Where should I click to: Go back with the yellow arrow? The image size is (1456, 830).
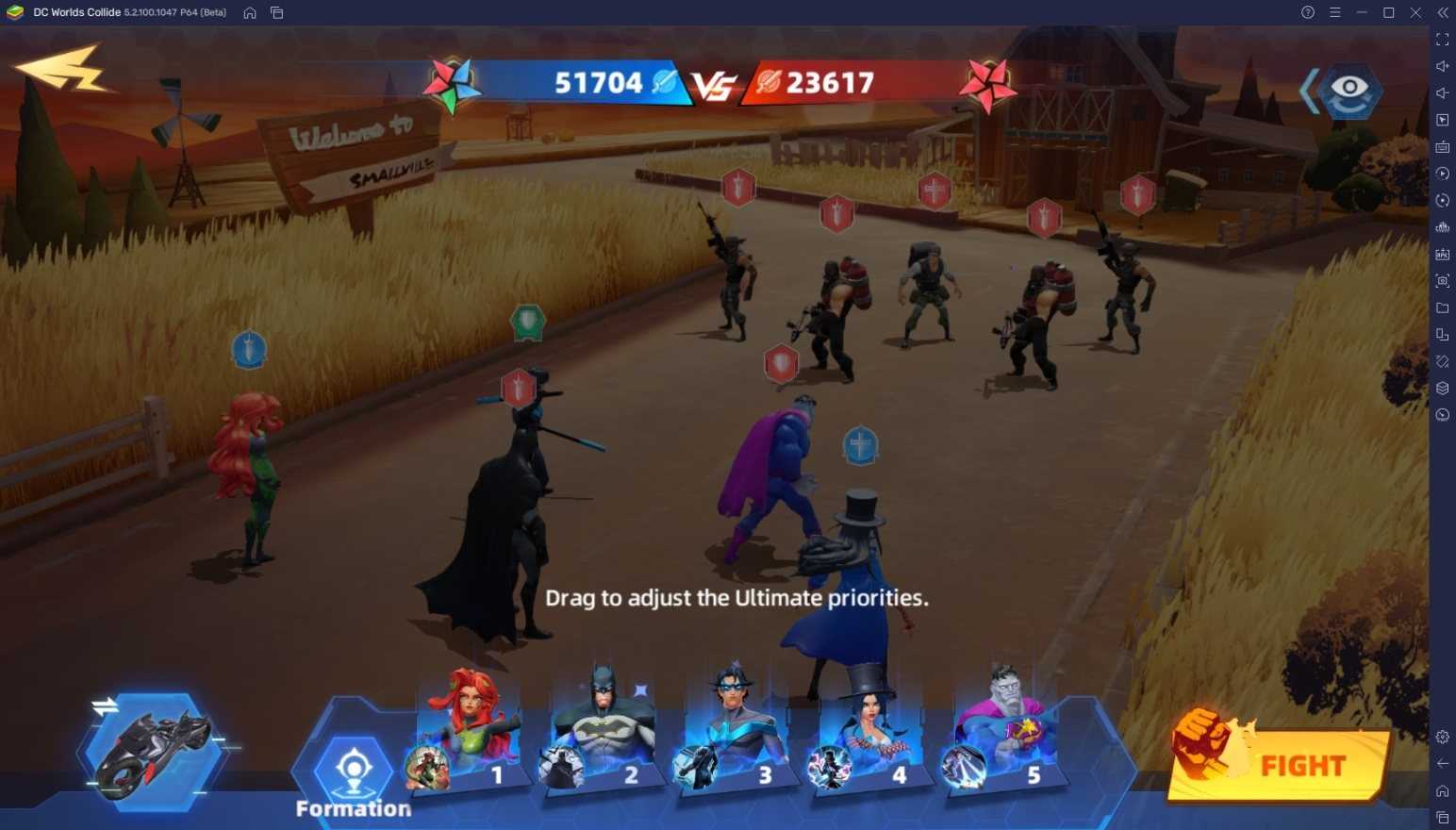tap(63, 70)
